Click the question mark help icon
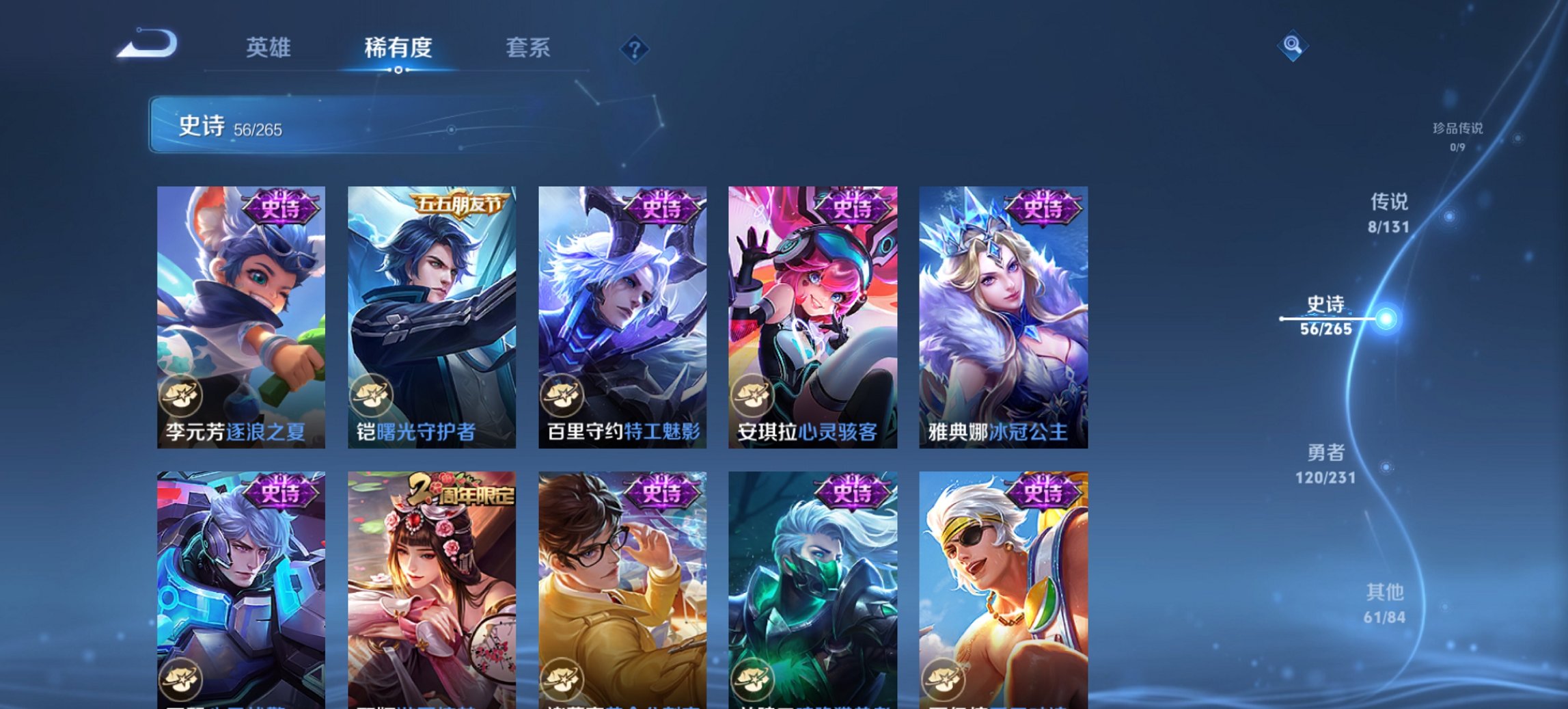 click(633, 49)
